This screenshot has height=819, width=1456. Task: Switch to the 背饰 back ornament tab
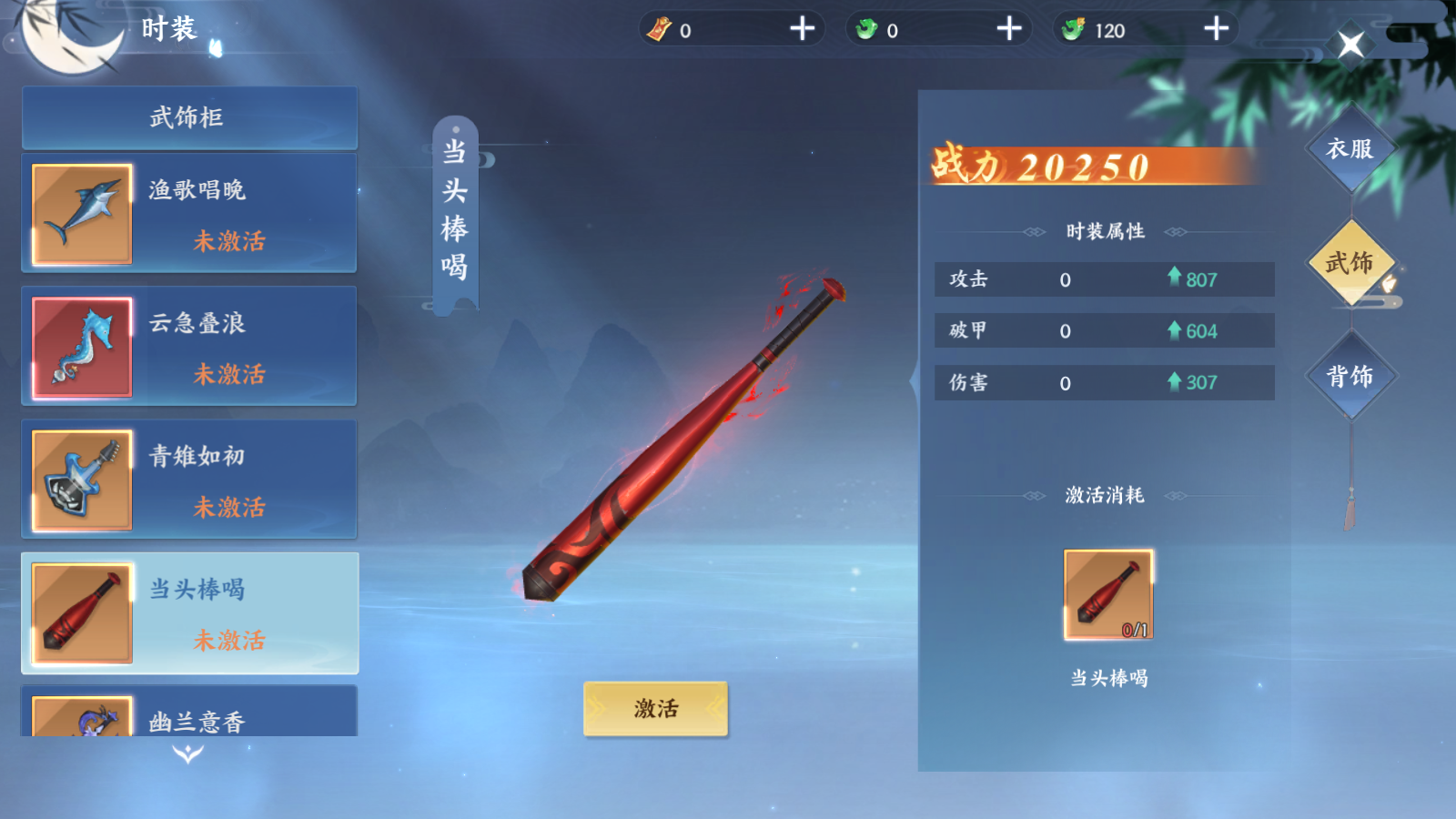pos(1350,376)
